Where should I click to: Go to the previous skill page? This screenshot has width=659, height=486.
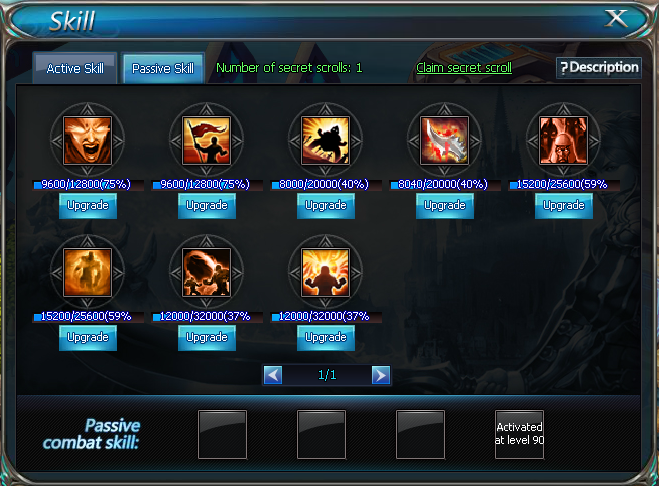(273, 375)
